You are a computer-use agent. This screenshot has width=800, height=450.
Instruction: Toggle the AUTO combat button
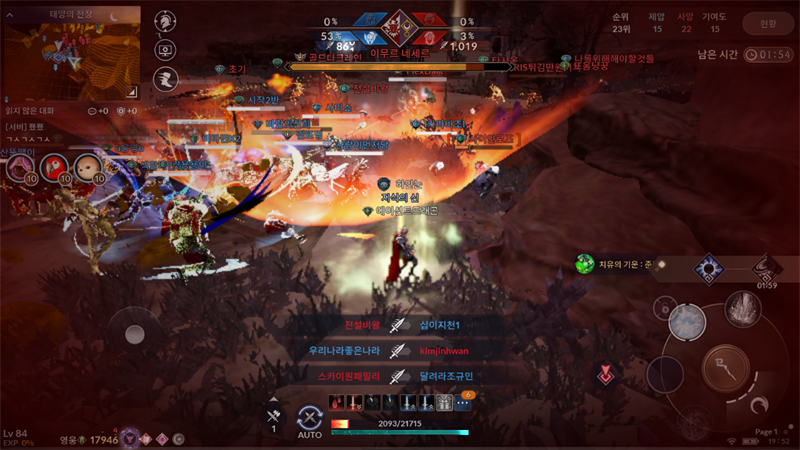pyautogui.click(x=310, y=421)
